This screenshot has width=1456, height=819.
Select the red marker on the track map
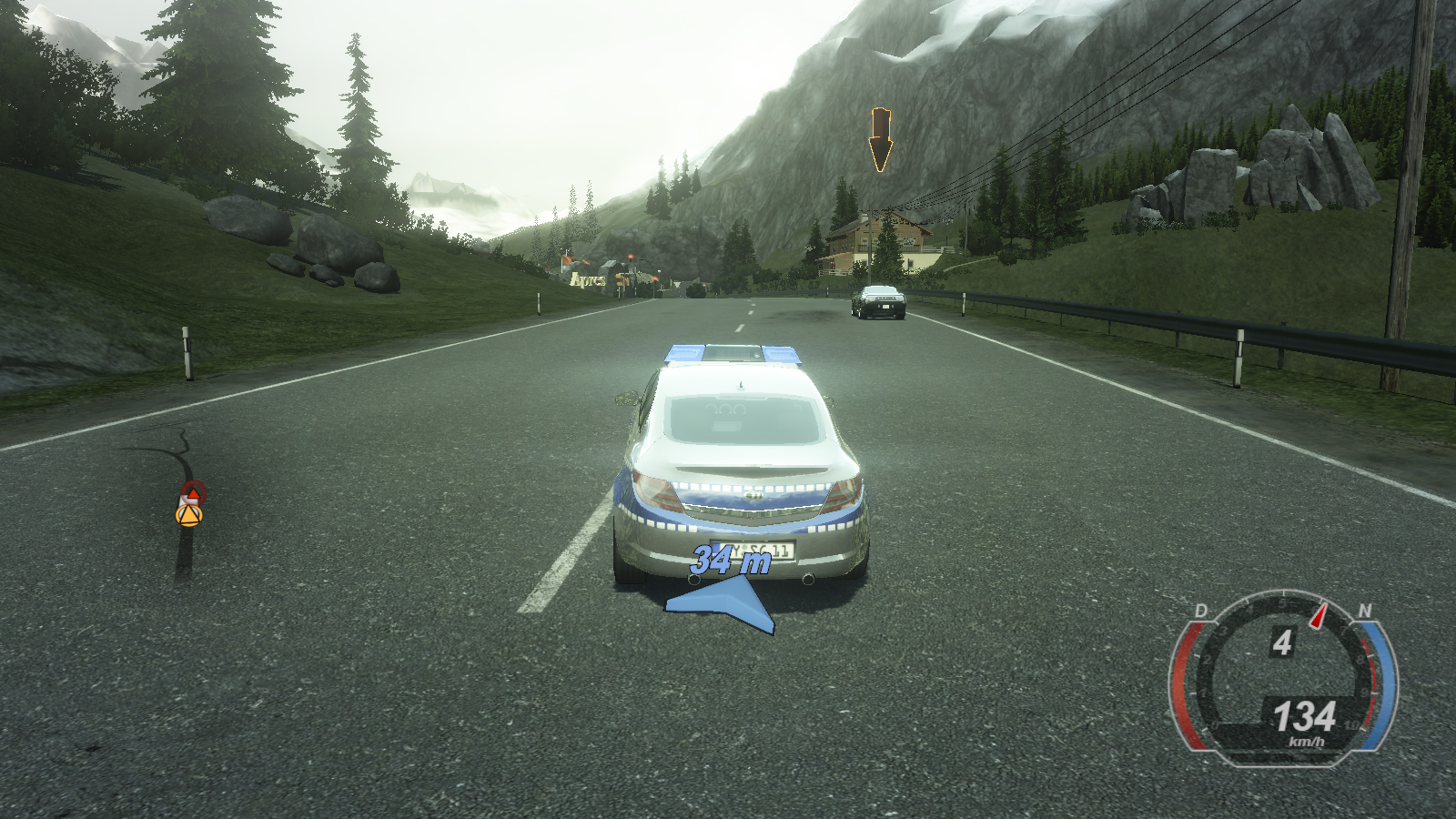tap(193, 493)
